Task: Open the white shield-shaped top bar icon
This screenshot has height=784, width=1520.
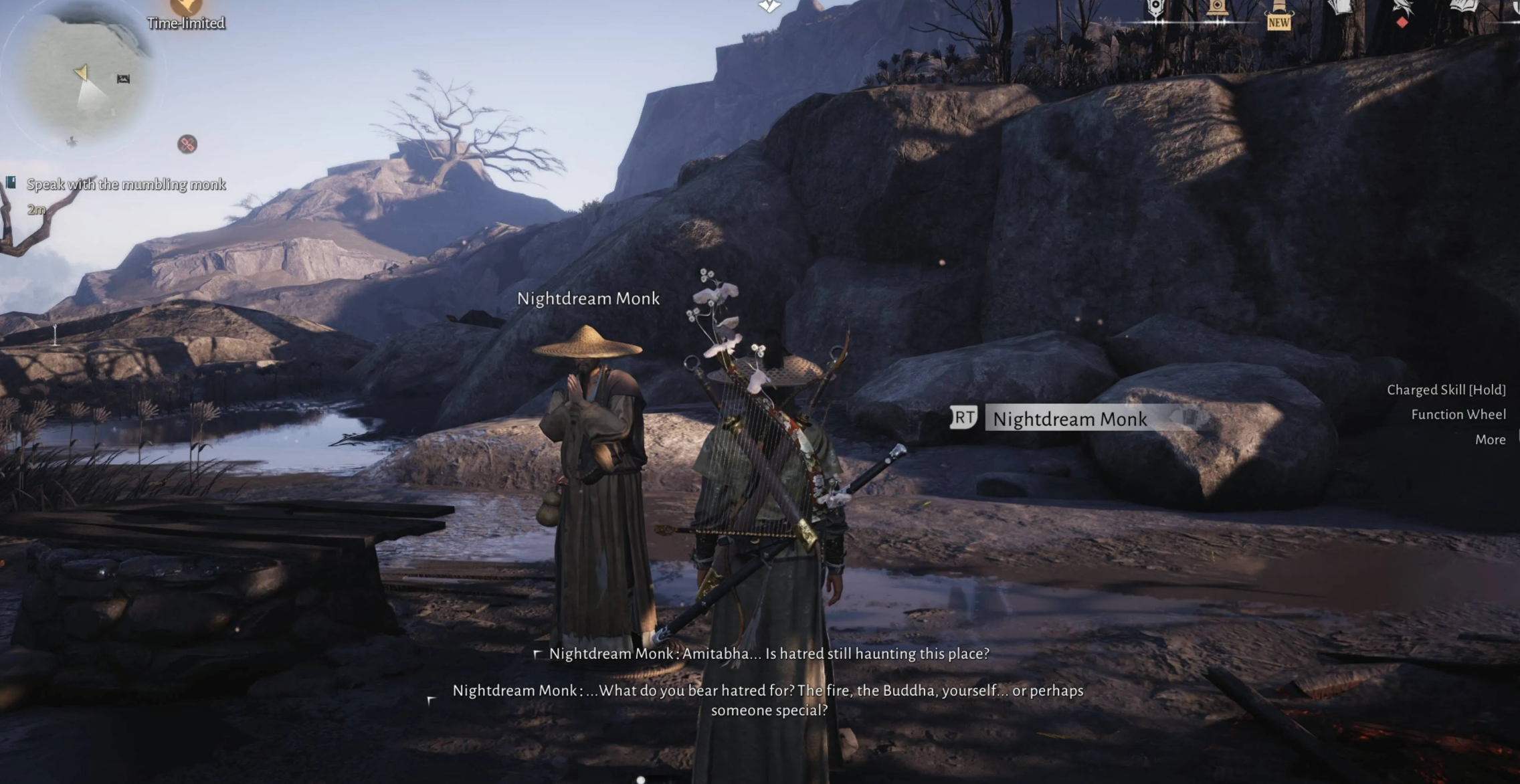Action: click(x=1155, y=9)
